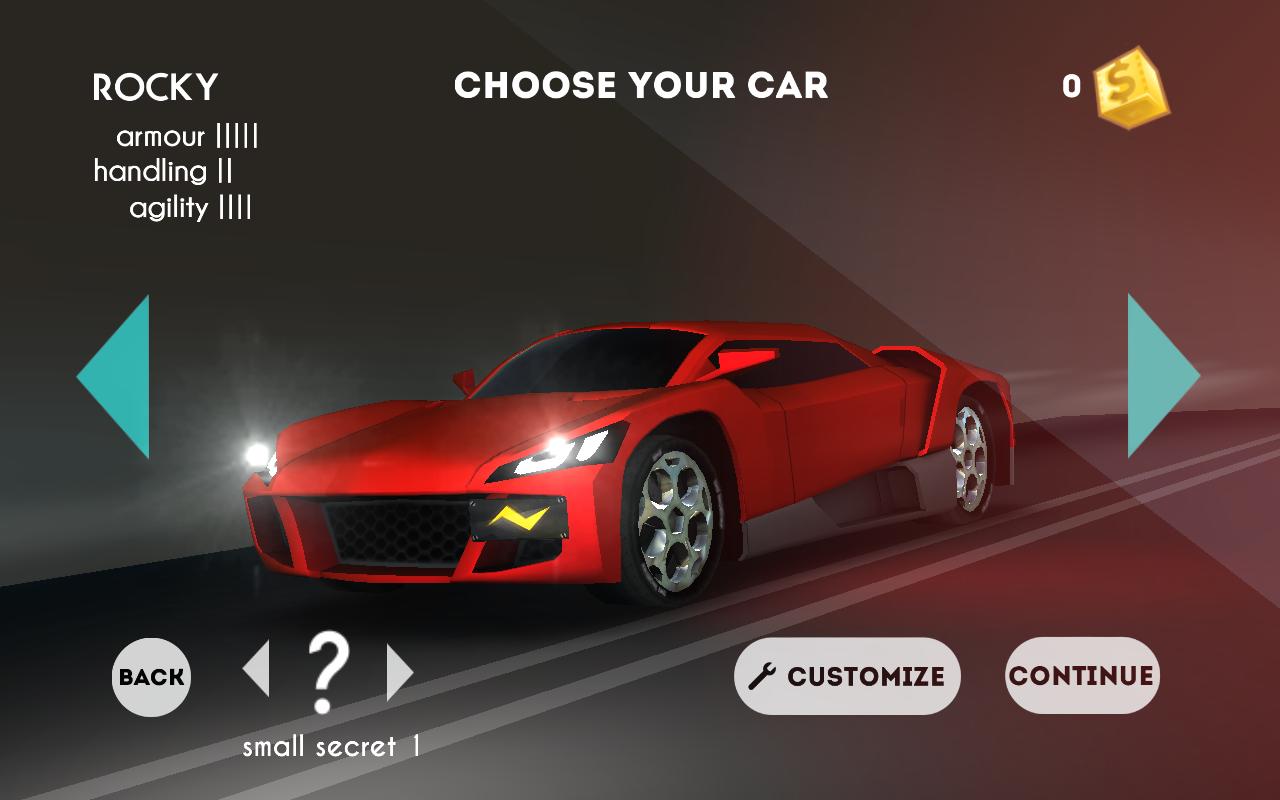
Task: Click the coin counter showing 0
Action: pyautogui.click(x=1070, y=85)
